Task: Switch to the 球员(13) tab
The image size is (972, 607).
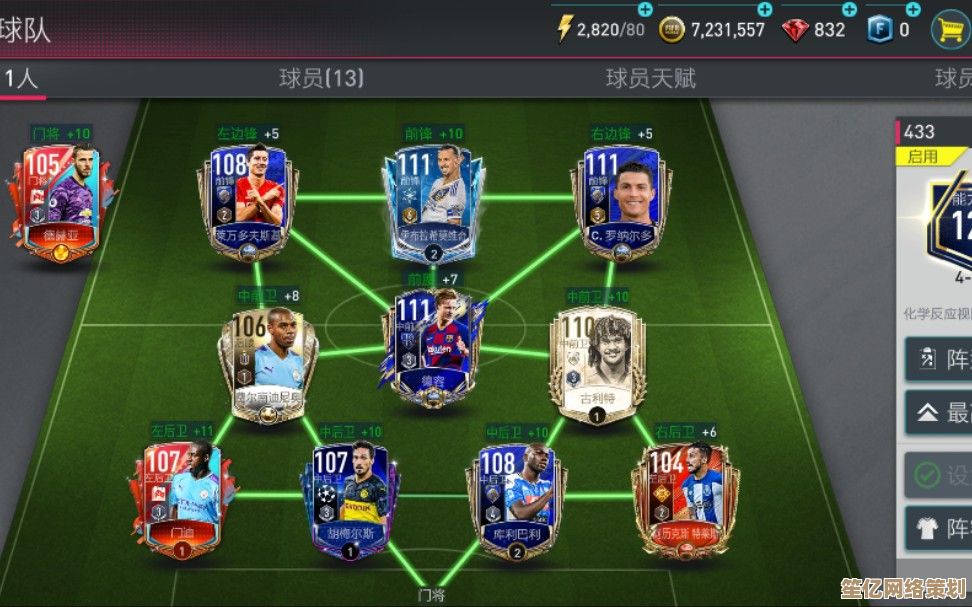Action: click(321, 78)
